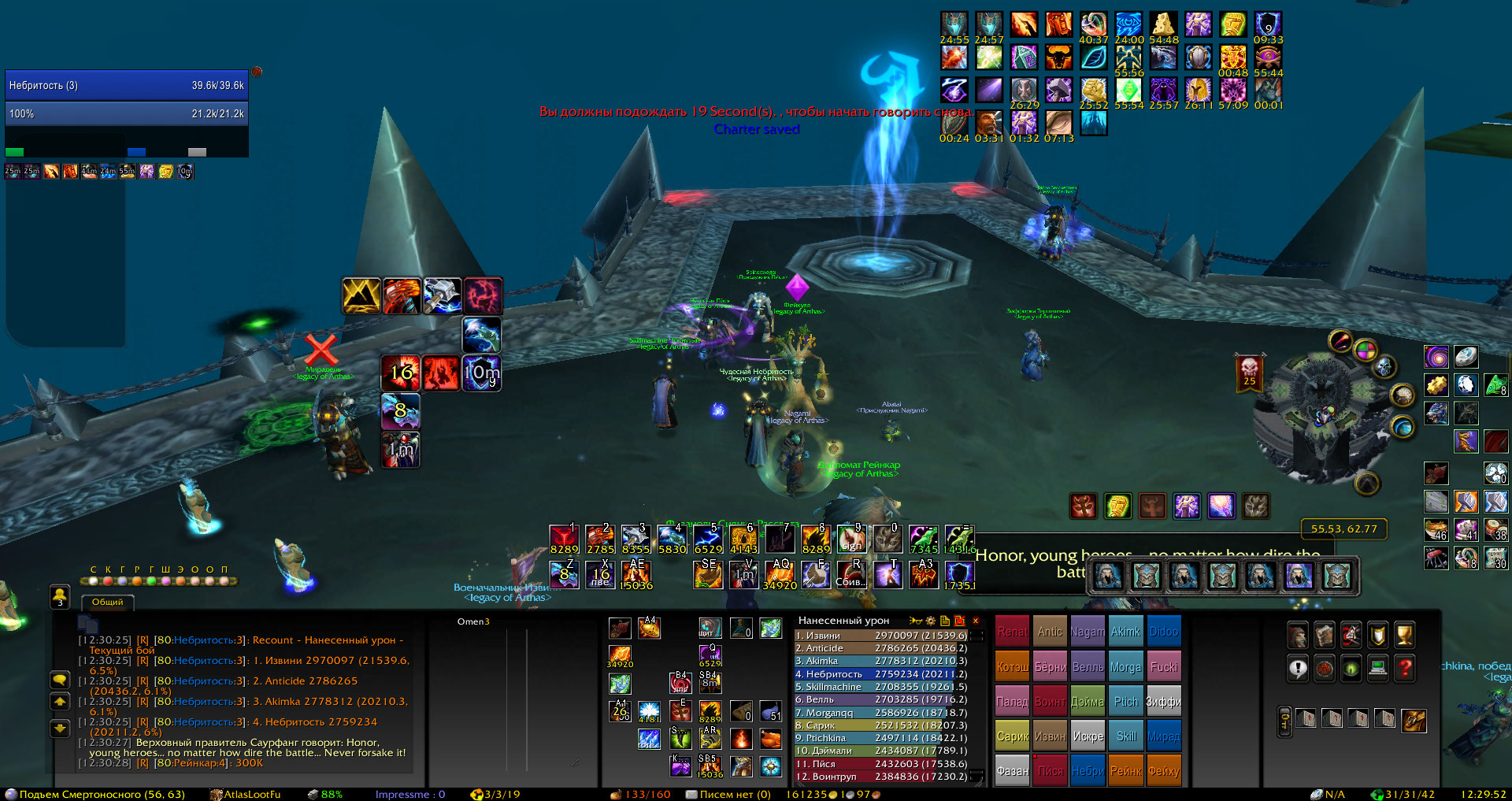Select the Общий chat tab
The height and width of the screenshot is (801, 1512).
pos(108,603)
